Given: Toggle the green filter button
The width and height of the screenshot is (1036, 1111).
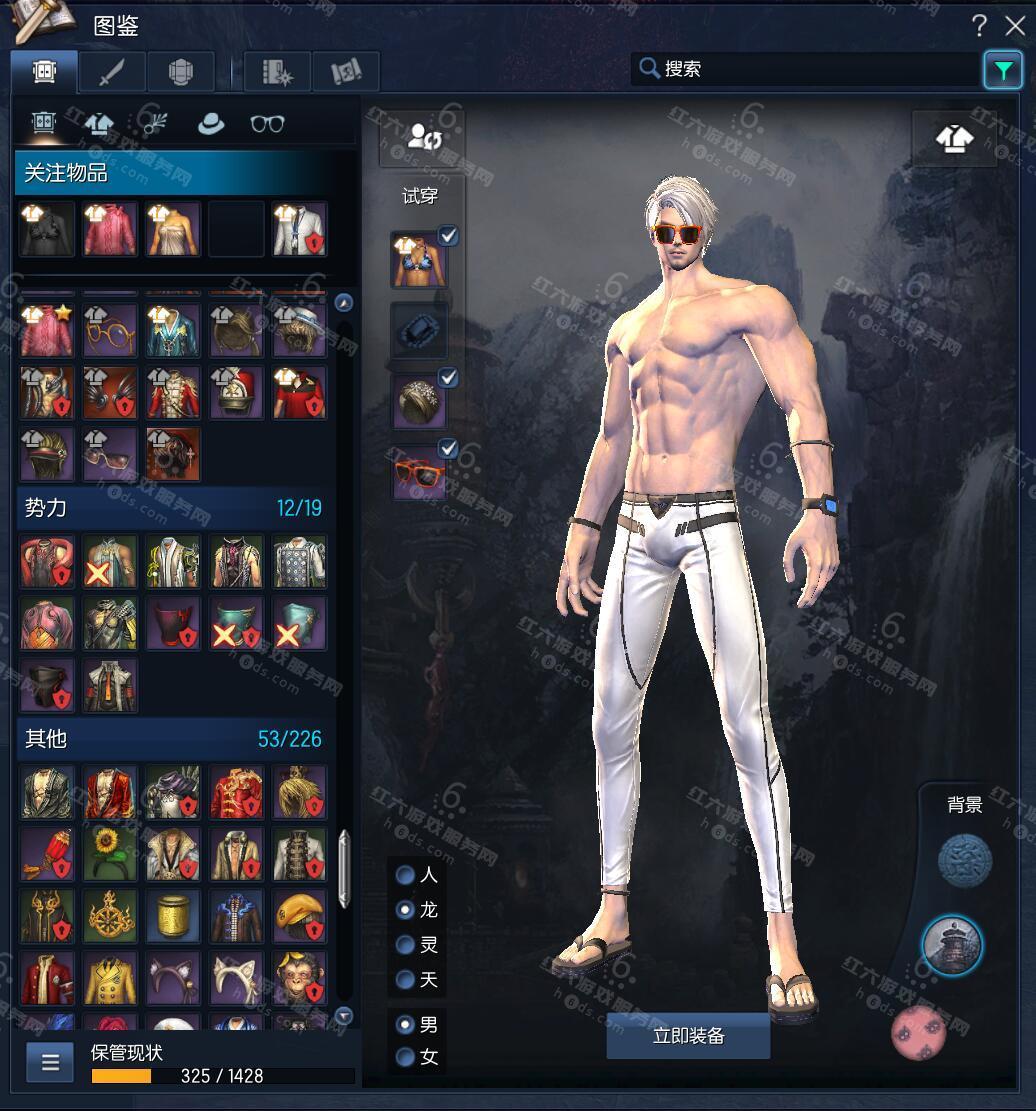Looking at the screenshot, I should tap(1003, 70).
